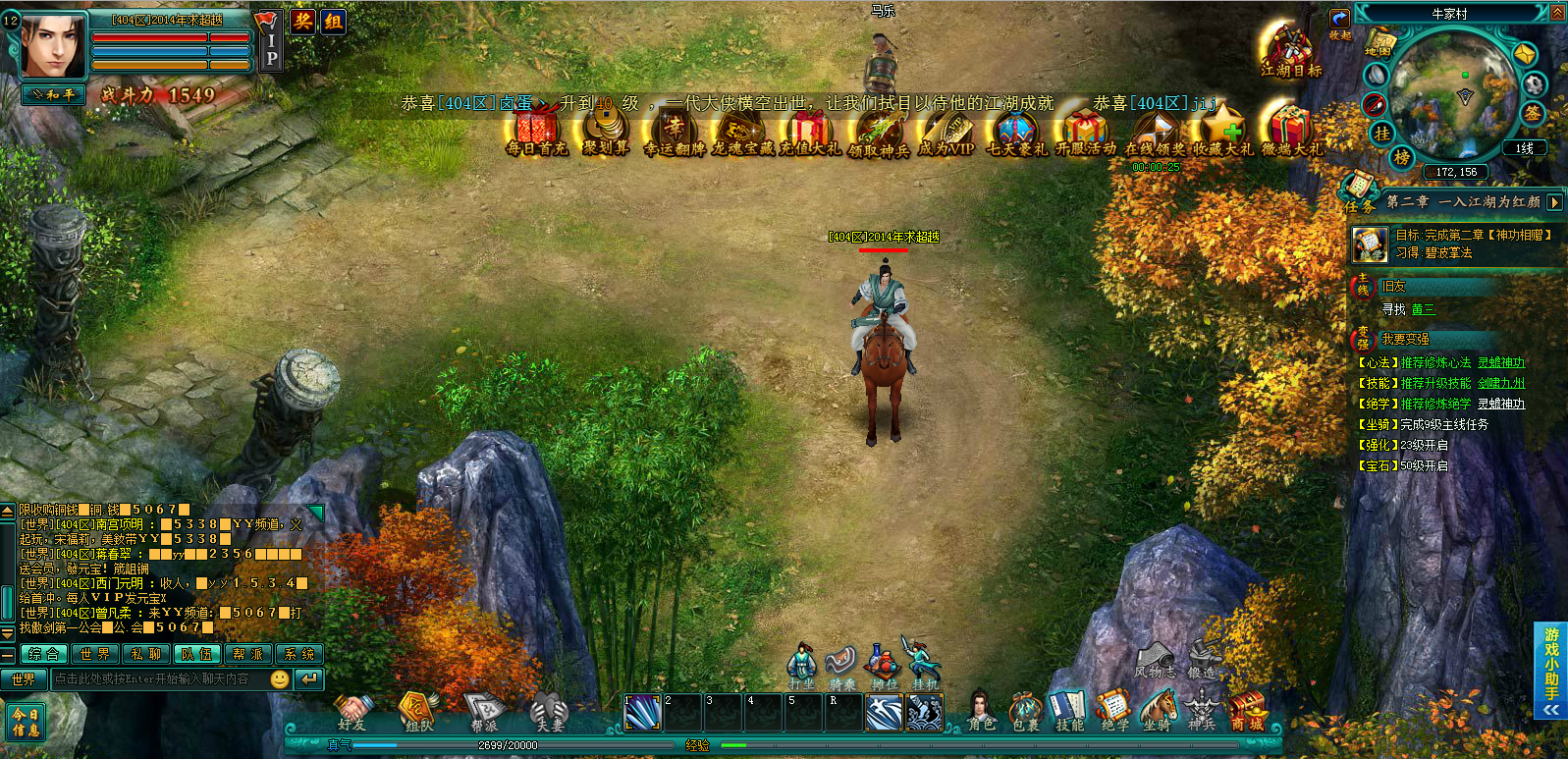Screen dimensions: 1568x759
Task: Open the 好友 friends list
Action: pos(351,711)
